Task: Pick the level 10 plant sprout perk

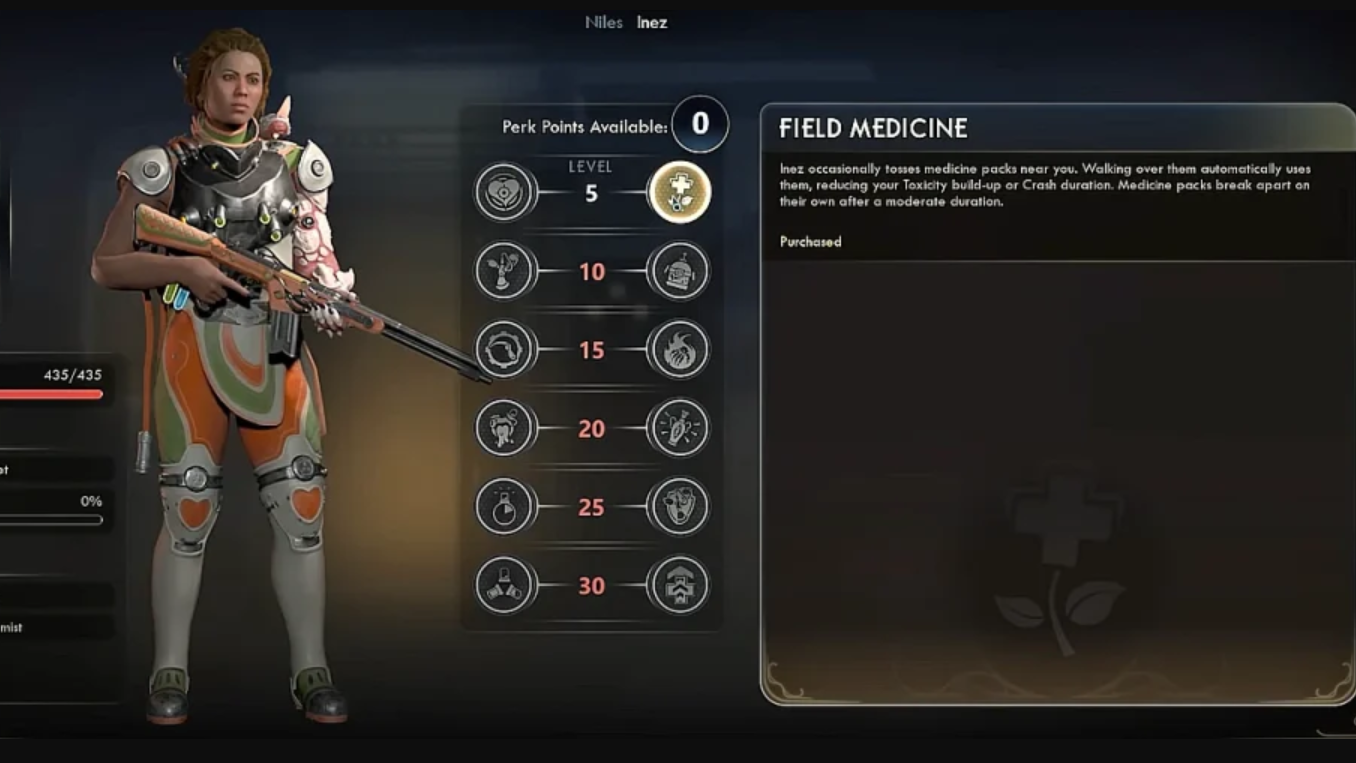Action: [x=505, y=271]
